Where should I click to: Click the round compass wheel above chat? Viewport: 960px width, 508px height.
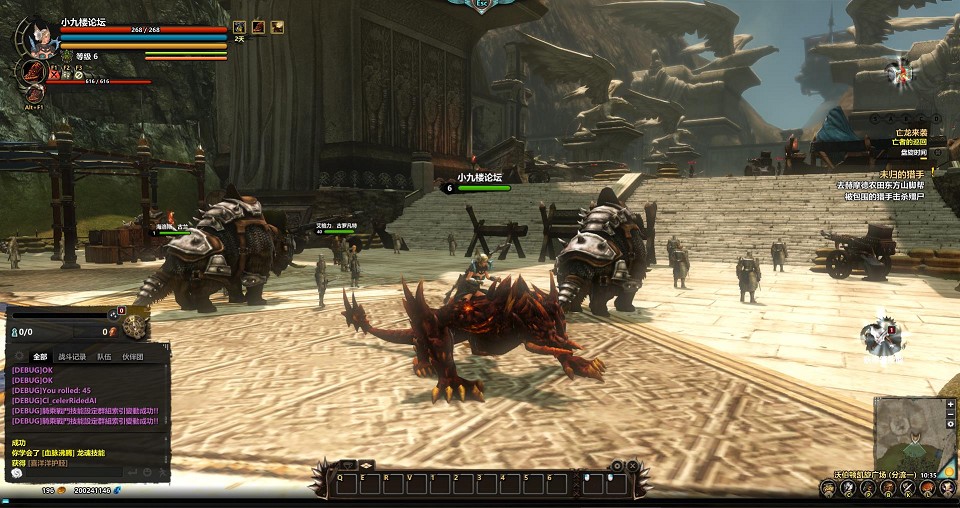coord(136,323)
